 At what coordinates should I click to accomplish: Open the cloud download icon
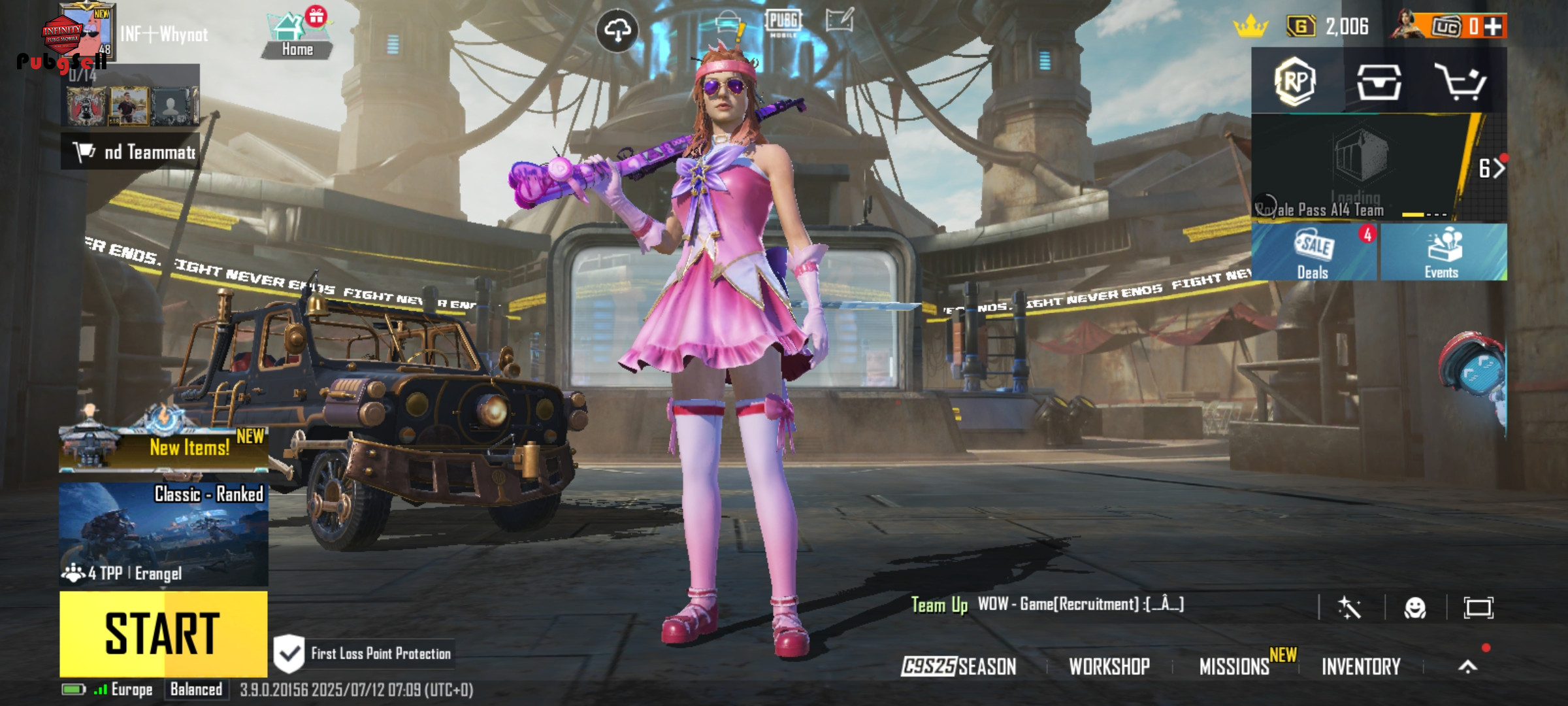point(617,31)
